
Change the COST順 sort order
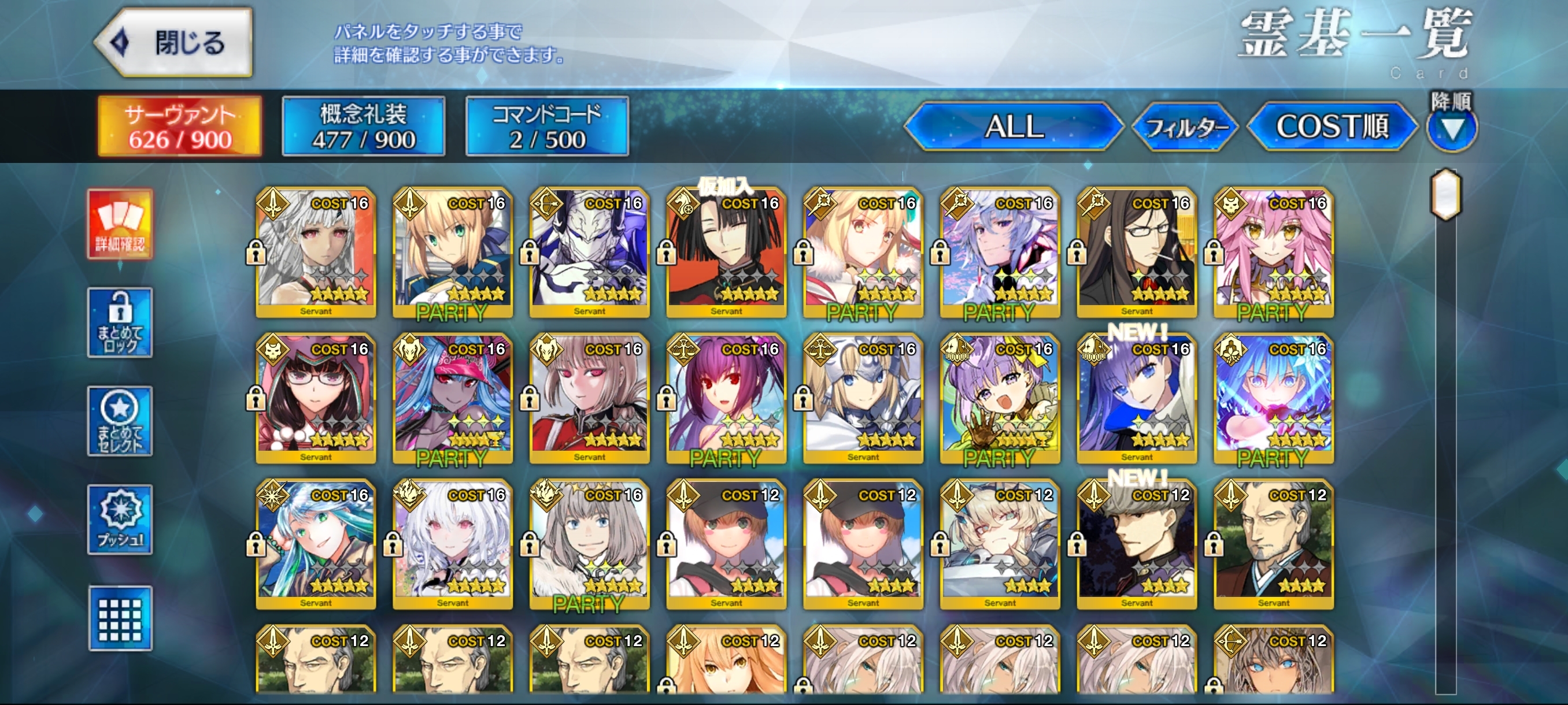[1332, 127]
